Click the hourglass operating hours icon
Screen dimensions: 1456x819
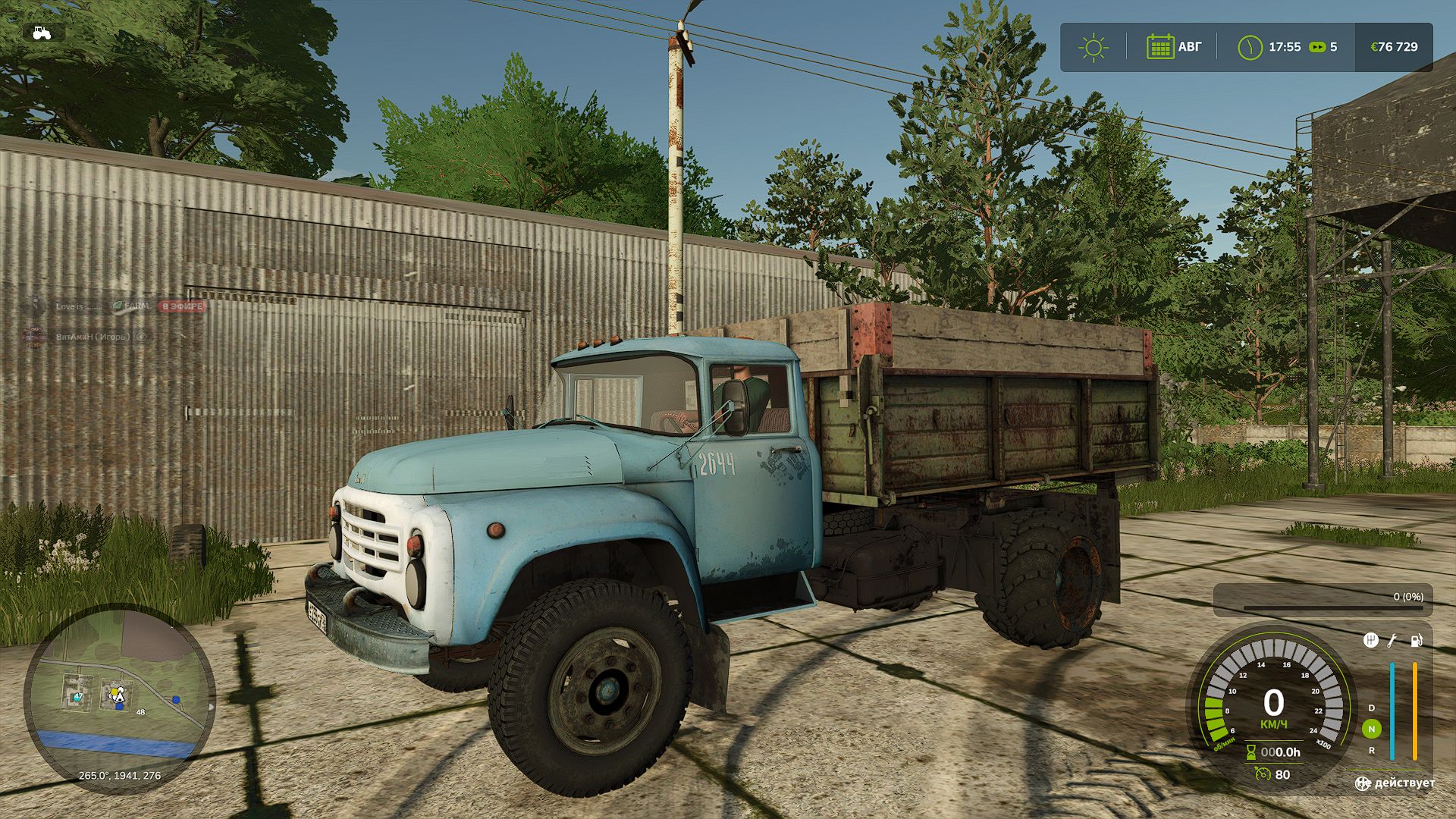(1251, 752)
